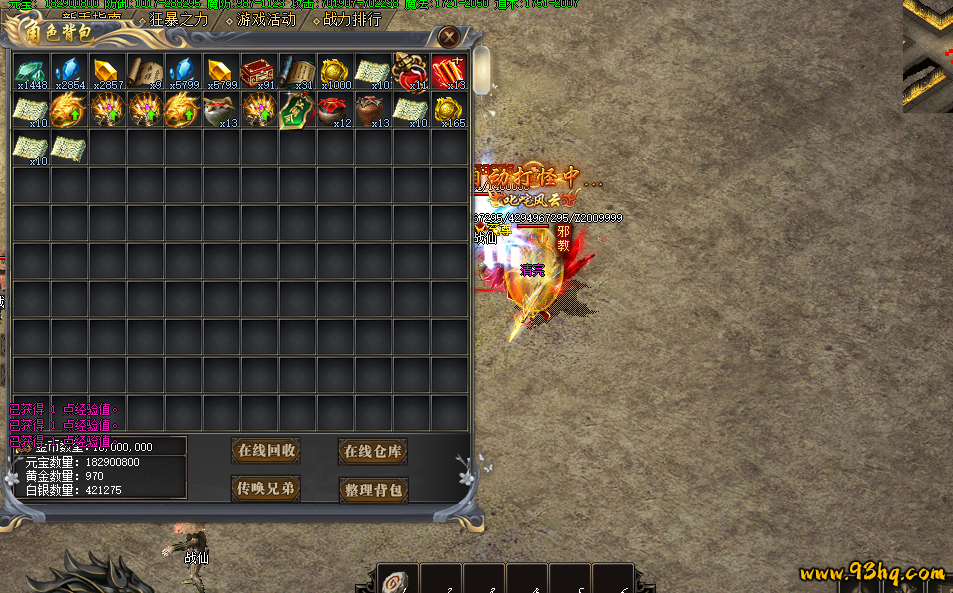Select the red treasure chest x91
Screen dimensions: 953x593
[259, 72]
